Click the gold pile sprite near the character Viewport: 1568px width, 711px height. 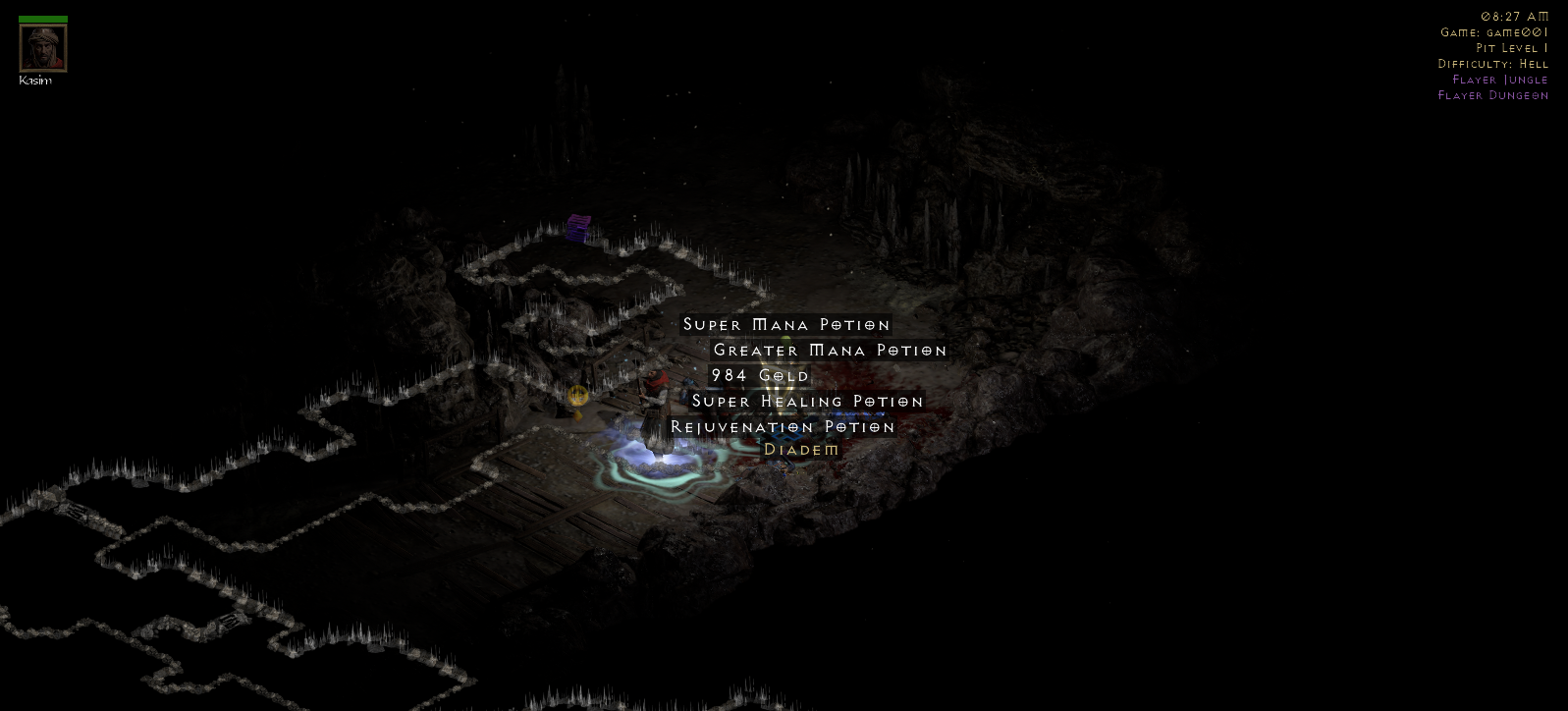[x=578, y=397]
